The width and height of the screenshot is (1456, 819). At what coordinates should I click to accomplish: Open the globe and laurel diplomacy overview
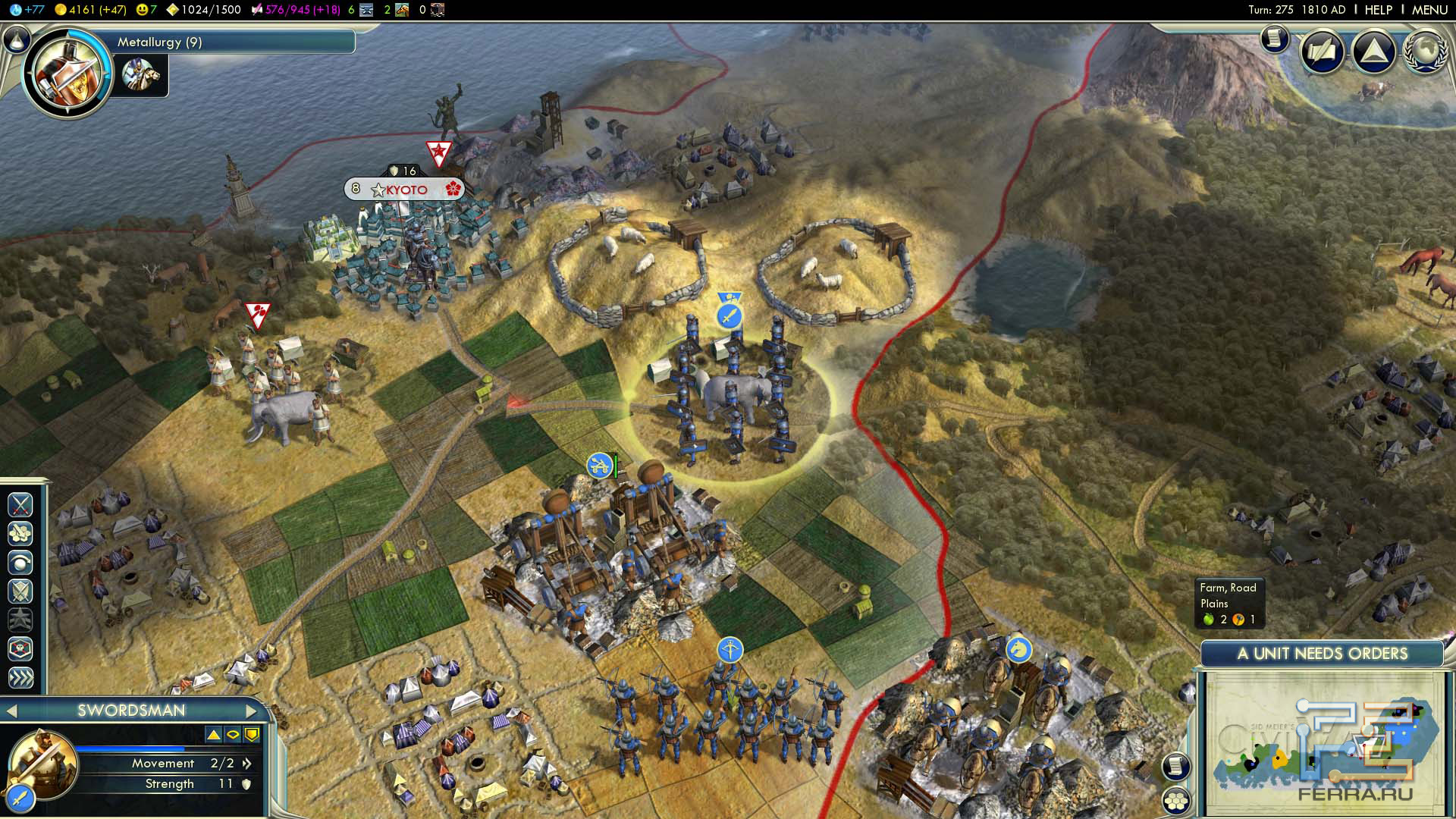coord(1425,52)
